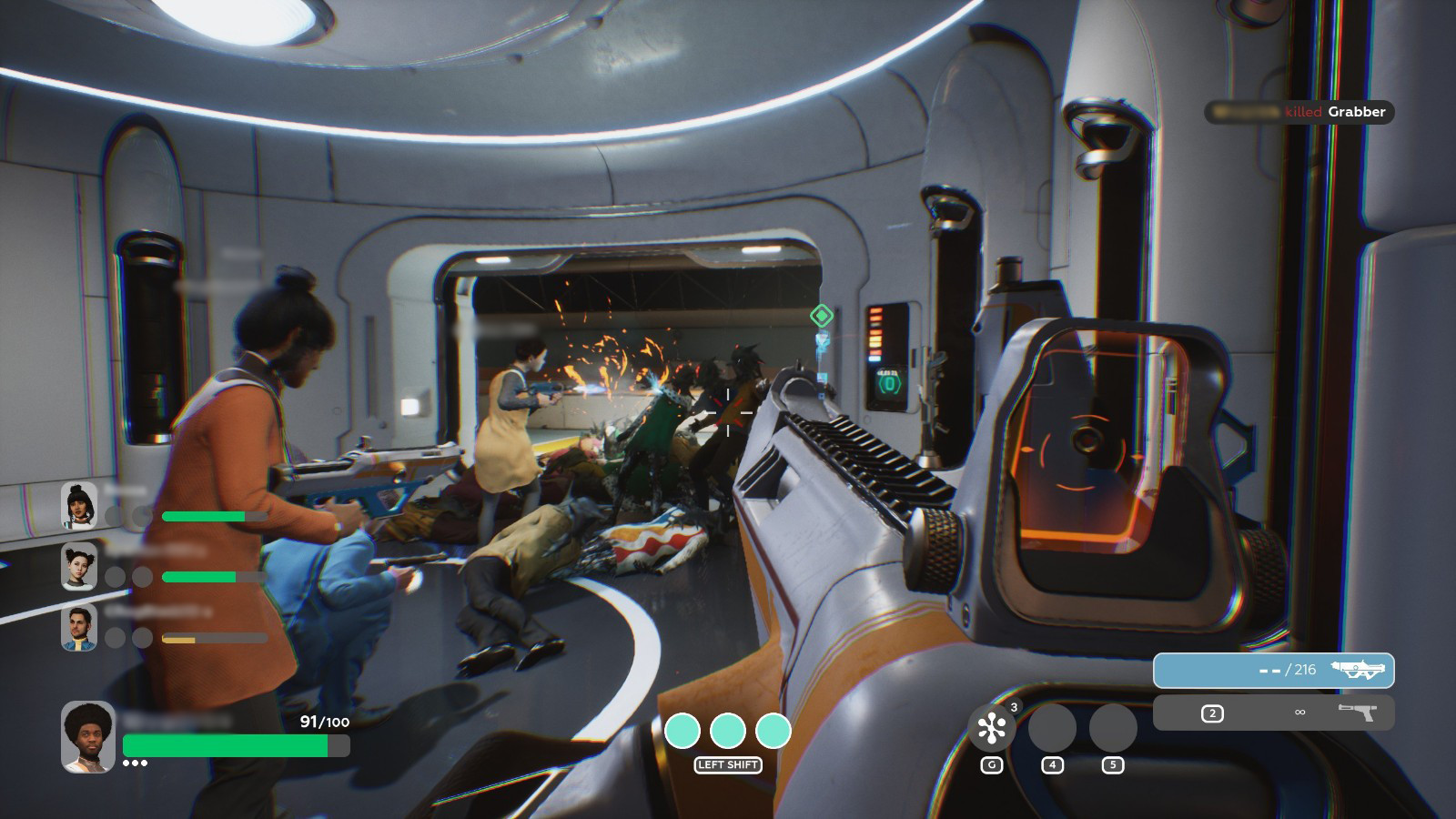Select the first teammate portrait with dark bob
1456x819 pixels.
(79, 506)
